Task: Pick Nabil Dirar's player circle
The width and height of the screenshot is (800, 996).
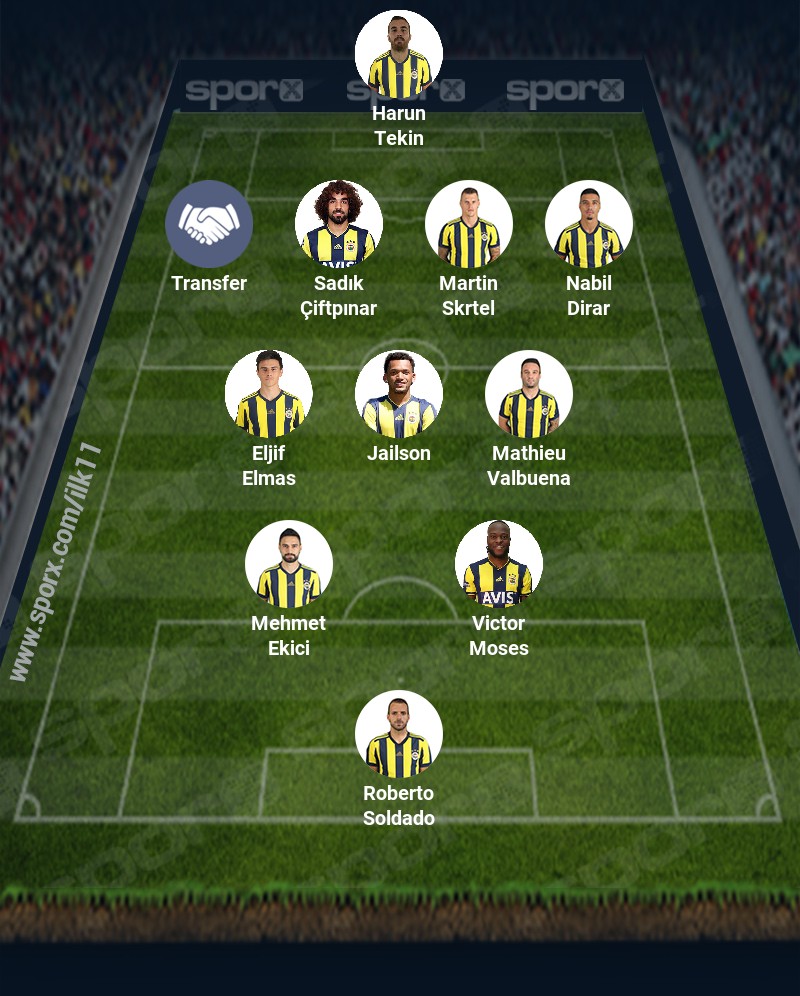Action: click(x=589, y=225)
